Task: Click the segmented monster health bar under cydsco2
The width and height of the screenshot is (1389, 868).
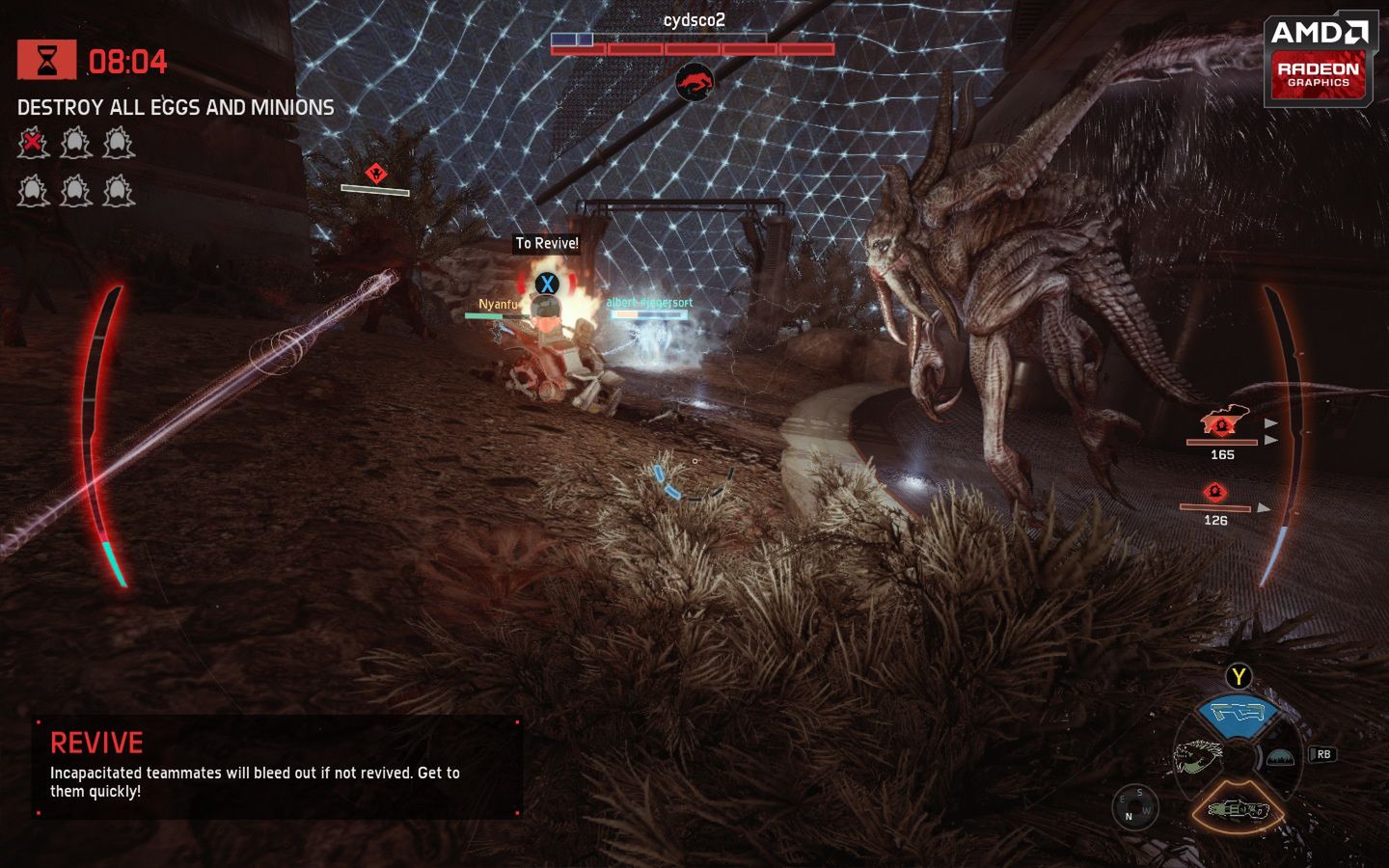Action: [x=691, y=46]
